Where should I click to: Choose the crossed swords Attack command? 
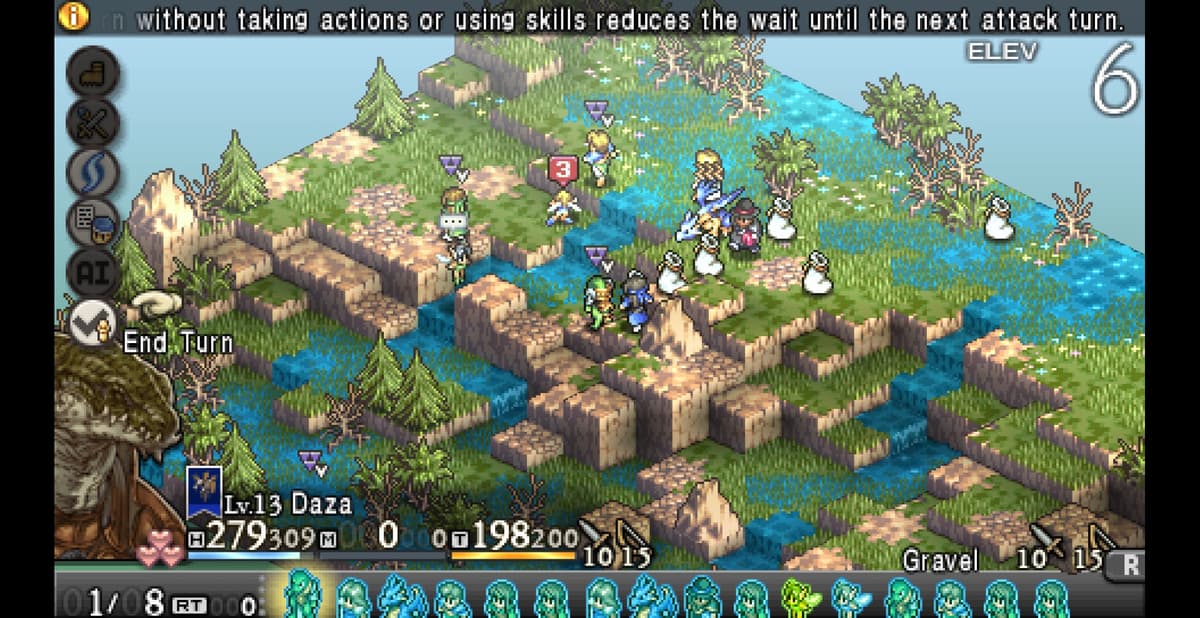93,122
